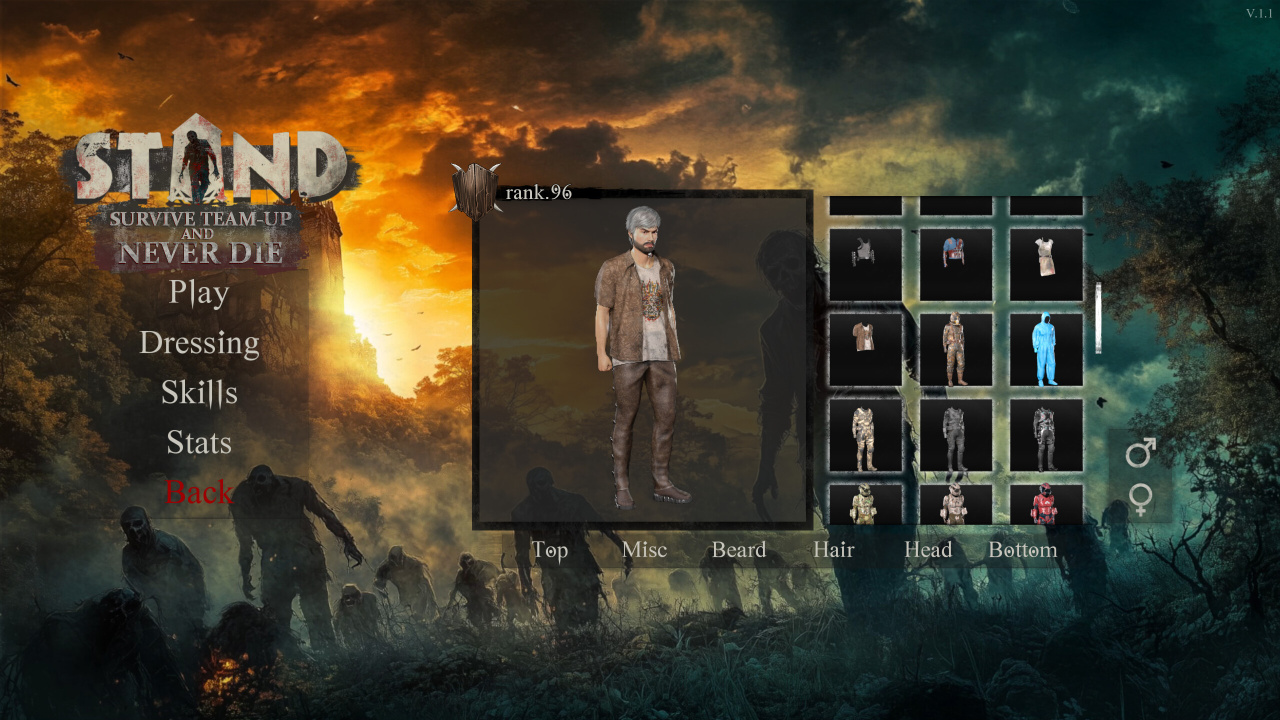Viewport: 1280px width, 720px height.
Task: Click the outfit list scrollbar handle
Action: click(x=1098, y=318)
